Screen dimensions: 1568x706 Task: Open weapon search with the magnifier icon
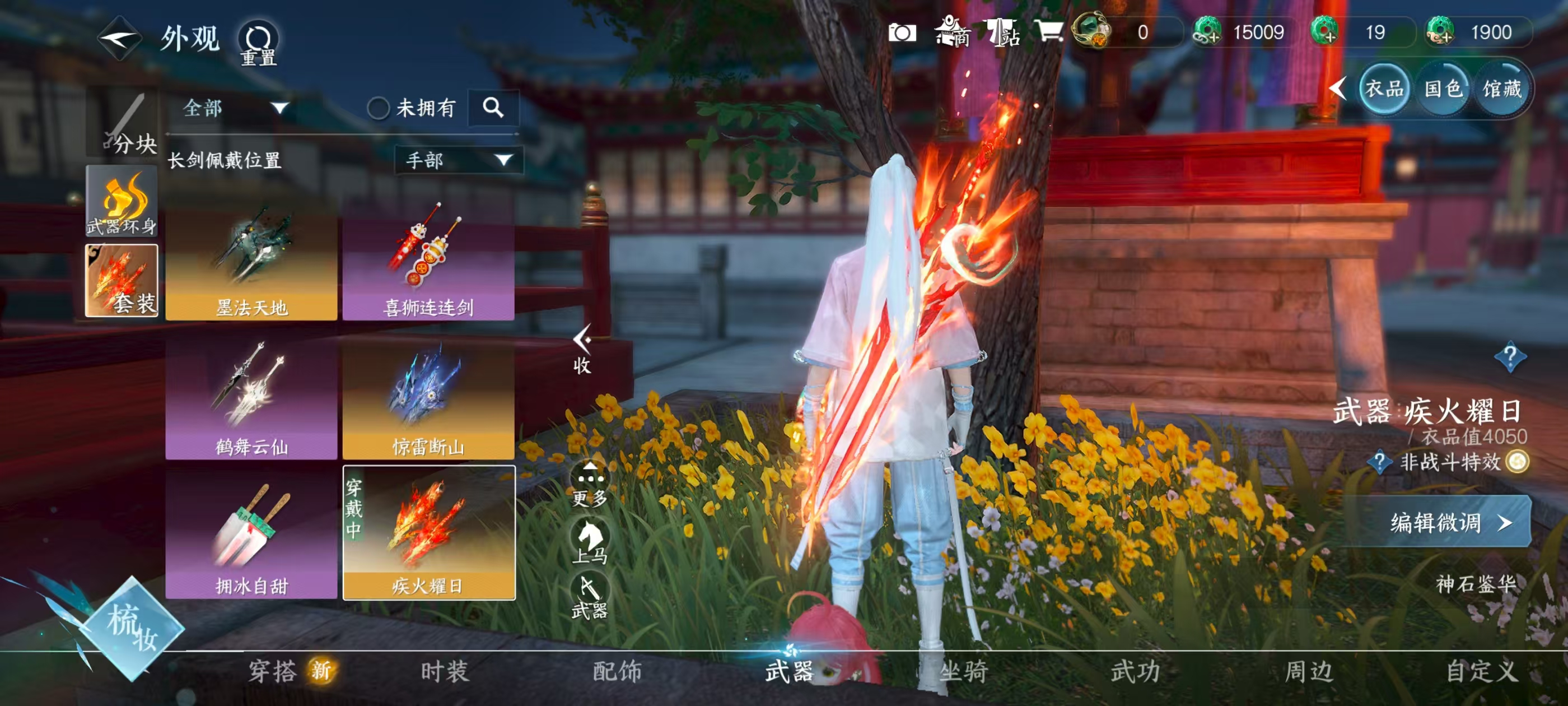click(x=493, y=108)
